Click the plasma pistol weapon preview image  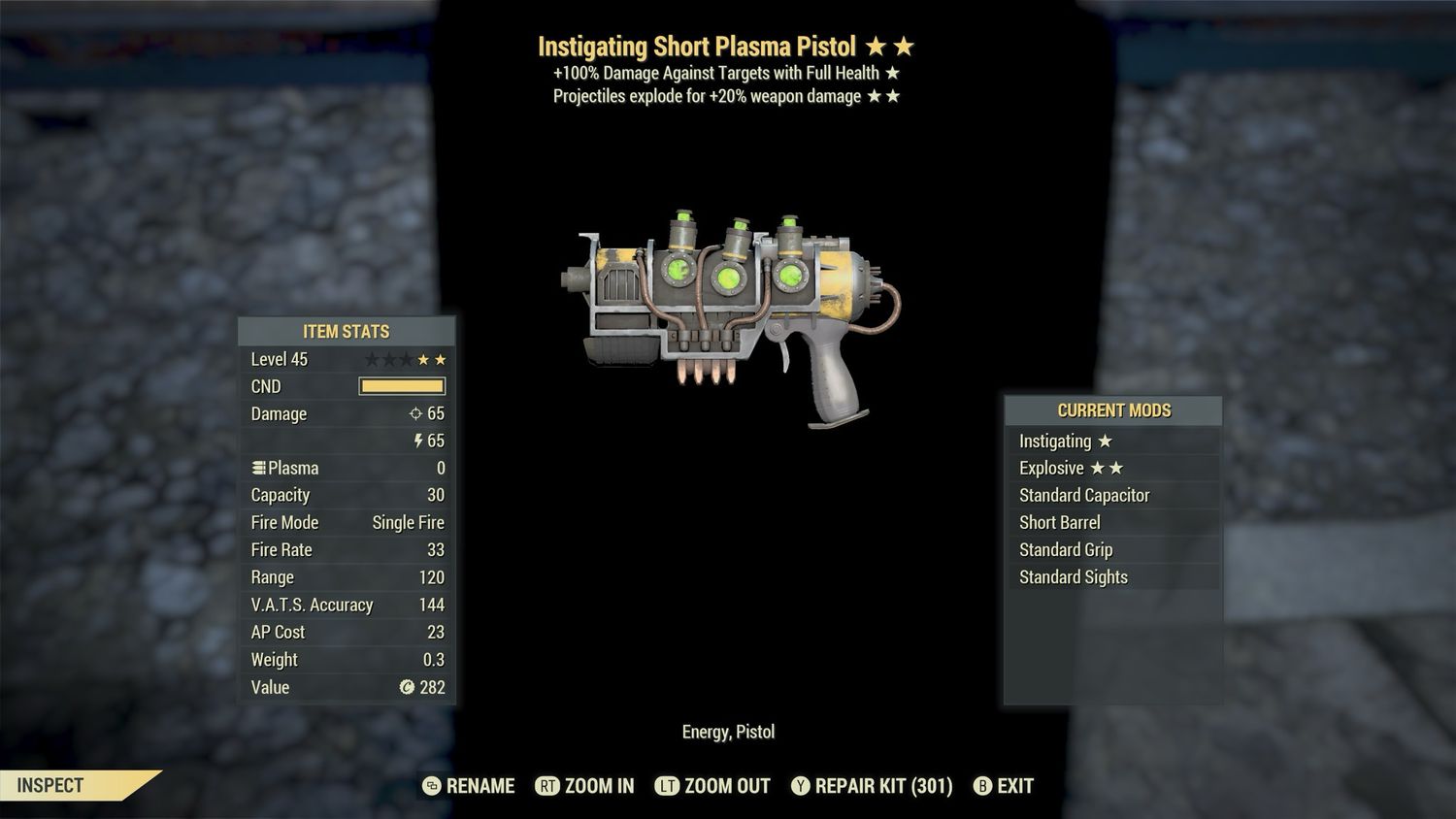(733, 311)
